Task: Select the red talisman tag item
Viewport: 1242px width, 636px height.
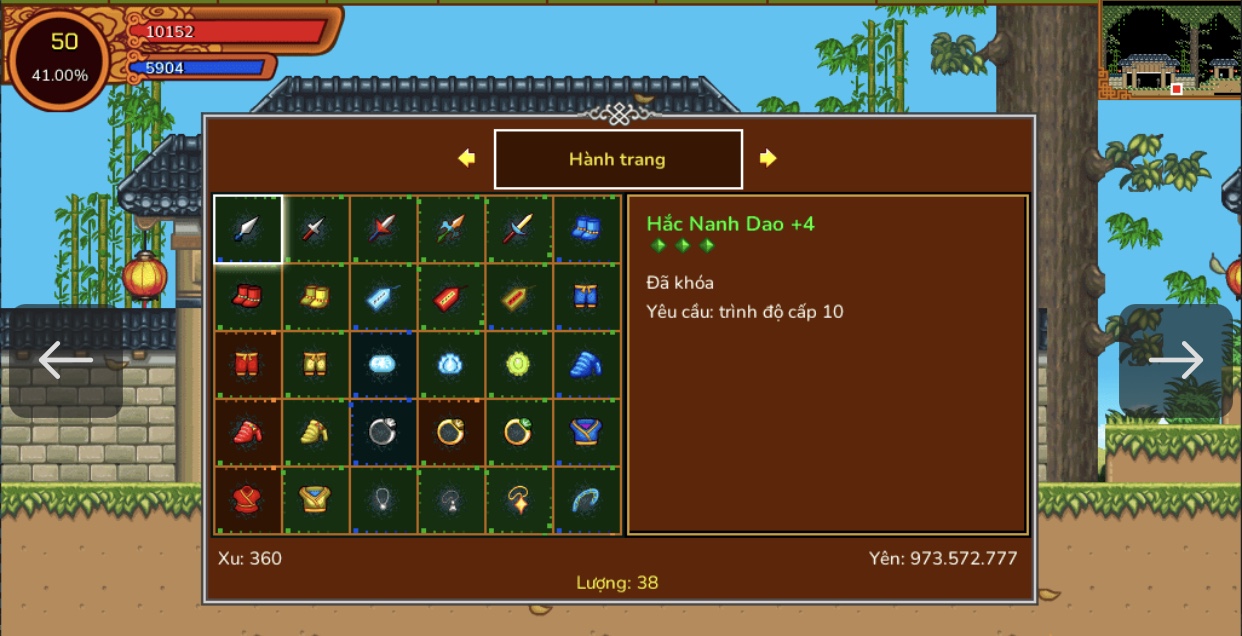Action: [451, 296]
